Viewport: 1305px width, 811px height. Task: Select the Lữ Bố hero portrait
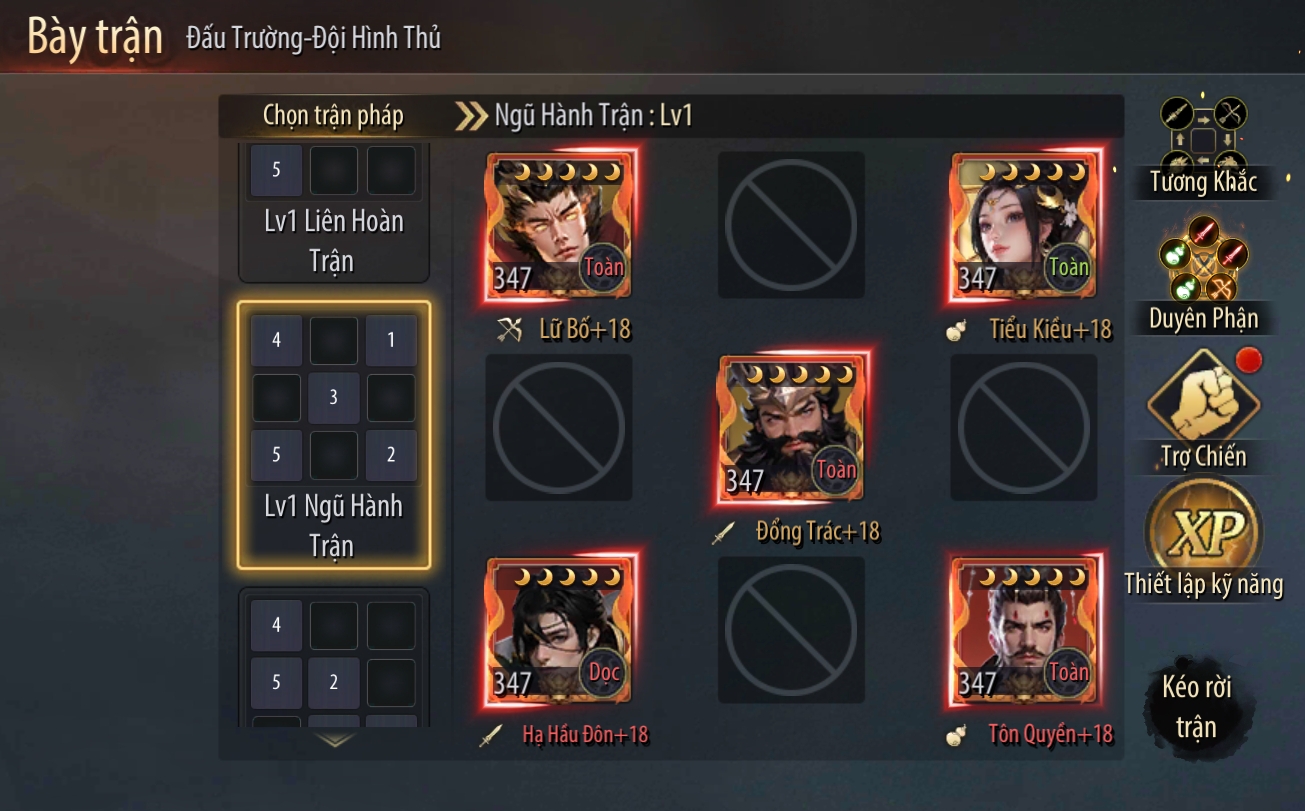558,226
